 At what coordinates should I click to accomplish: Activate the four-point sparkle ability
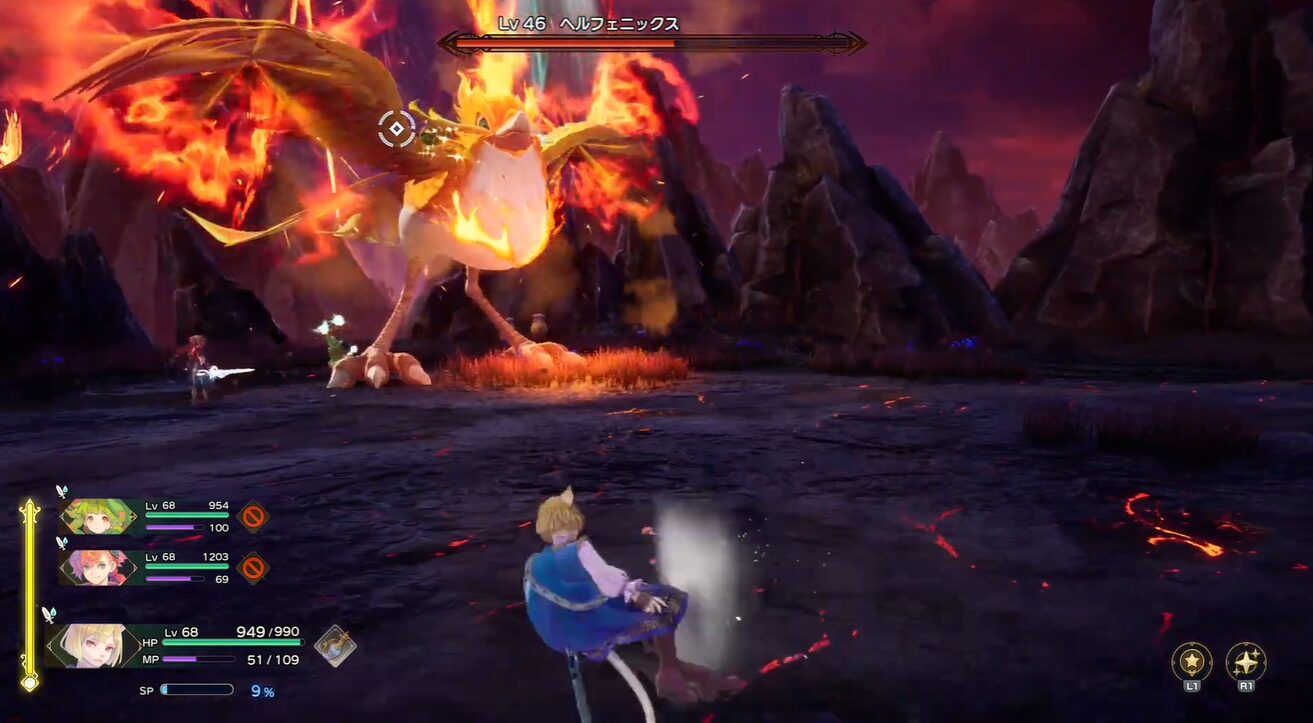coord(1246,662)
